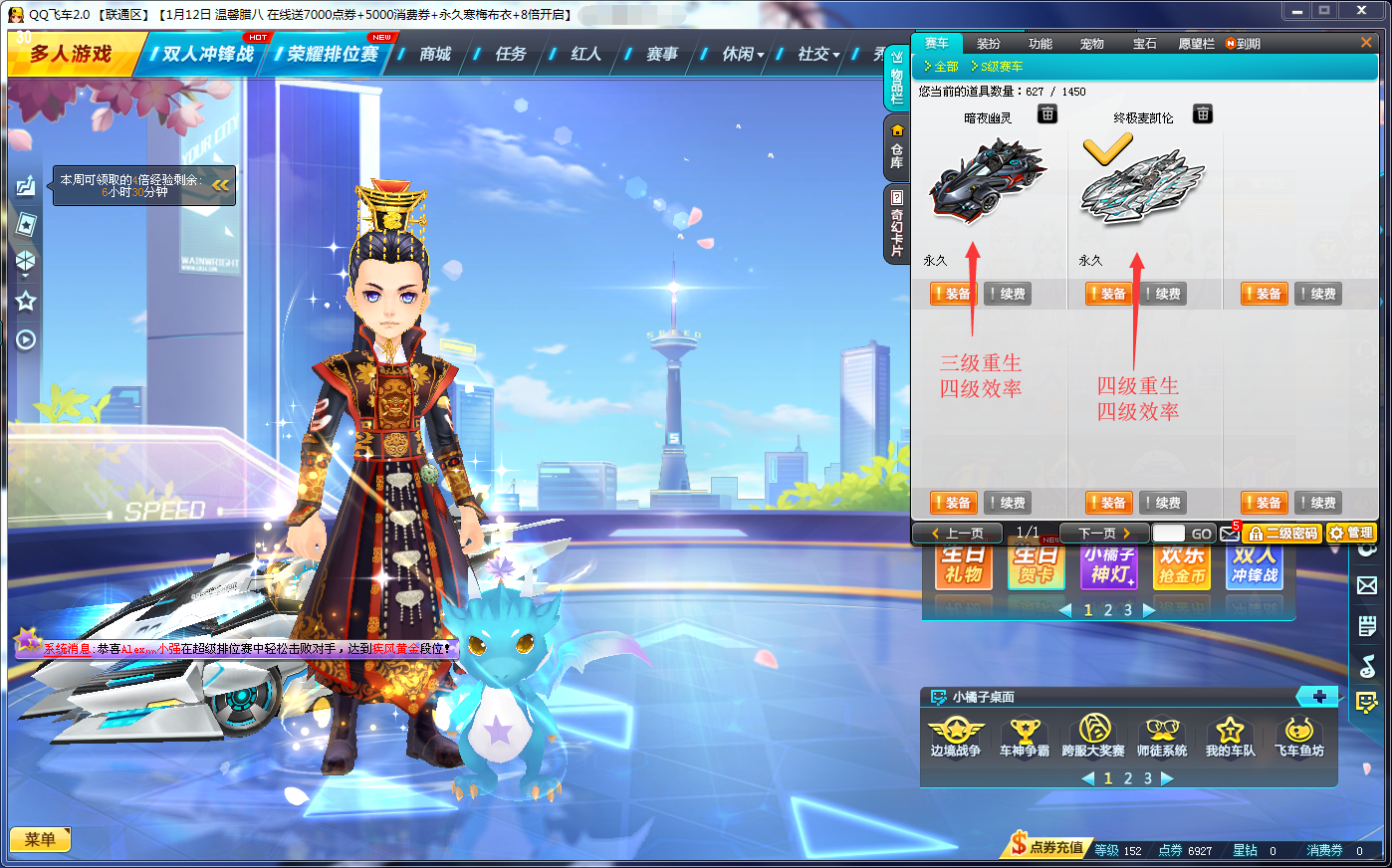Select the 暗夜幽灵 car thumbnail

987,180
